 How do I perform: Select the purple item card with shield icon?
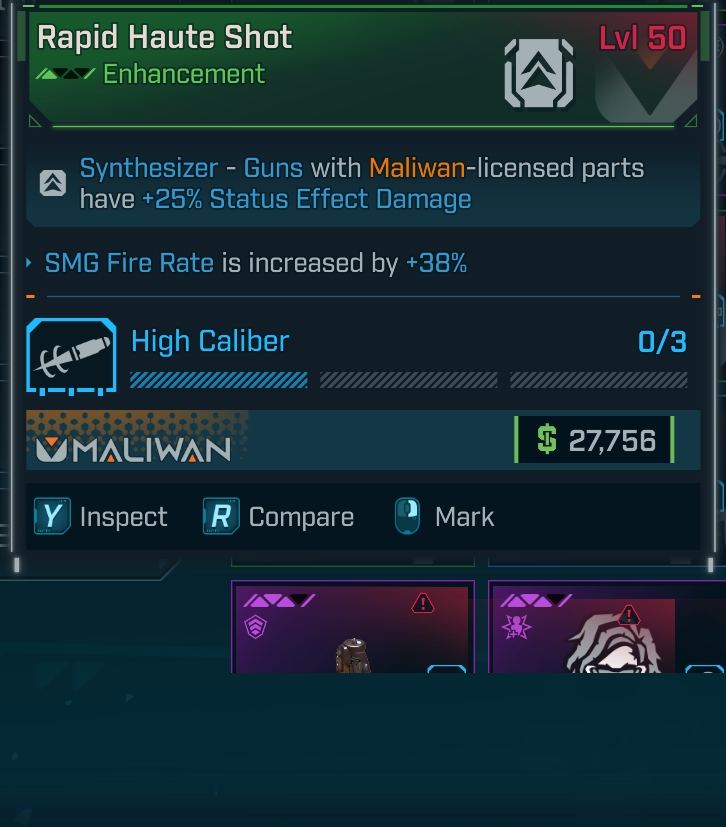pos(352,628)
